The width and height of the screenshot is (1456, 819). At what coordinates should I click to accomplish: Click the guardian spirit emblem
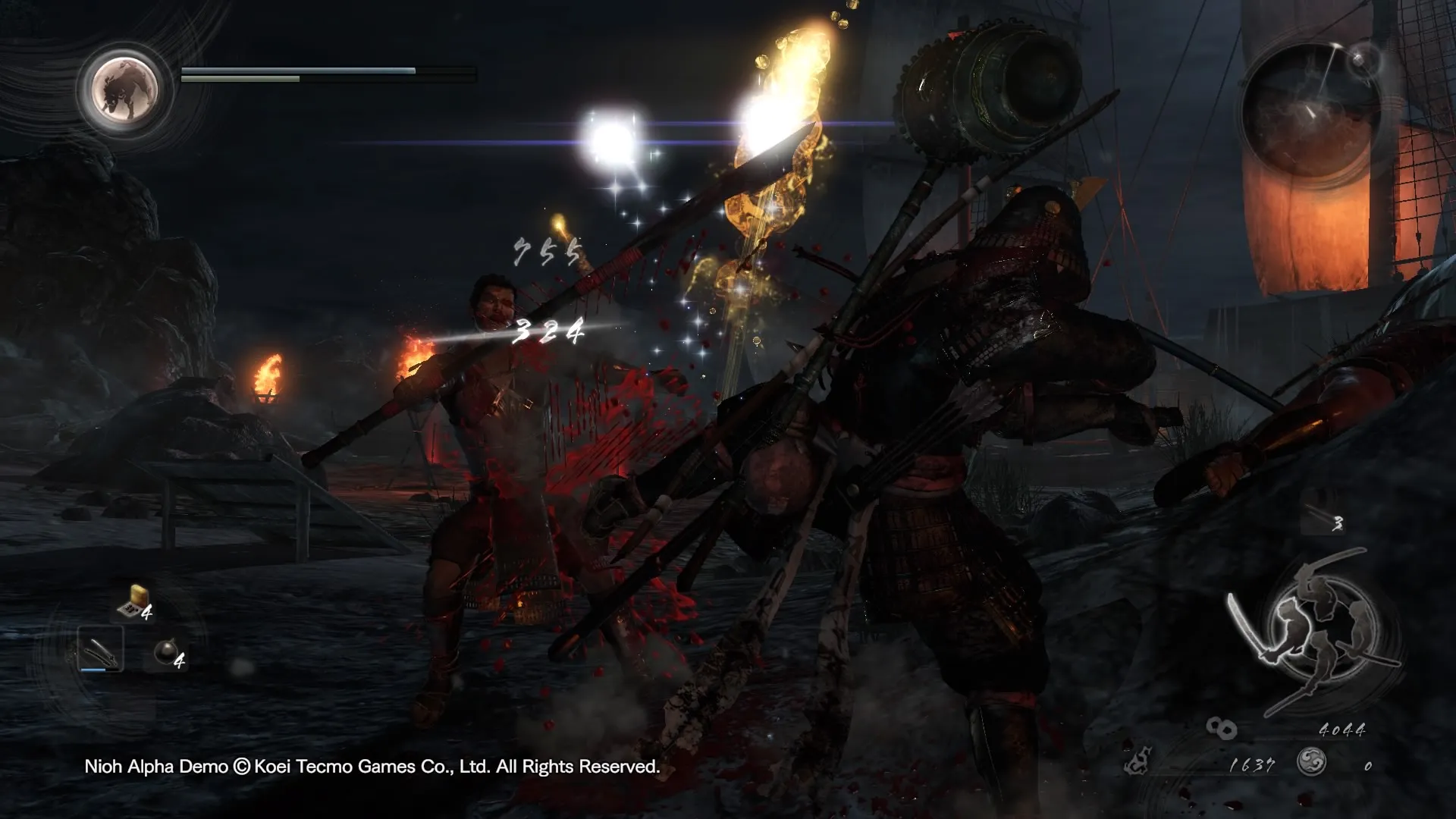124,89
